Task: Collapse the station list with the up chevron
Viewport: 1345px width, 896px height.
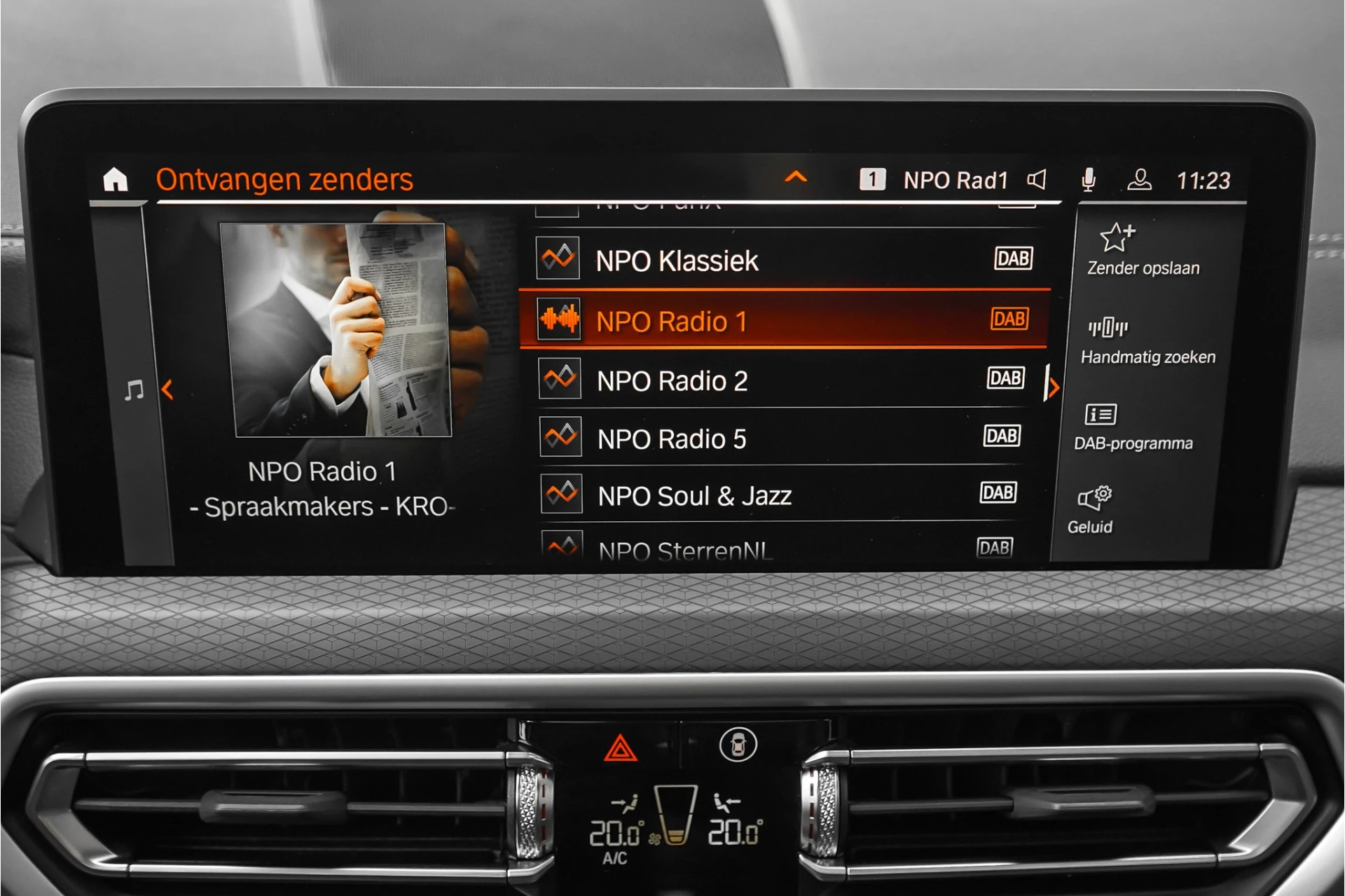Action: click(x=795, y=178)
